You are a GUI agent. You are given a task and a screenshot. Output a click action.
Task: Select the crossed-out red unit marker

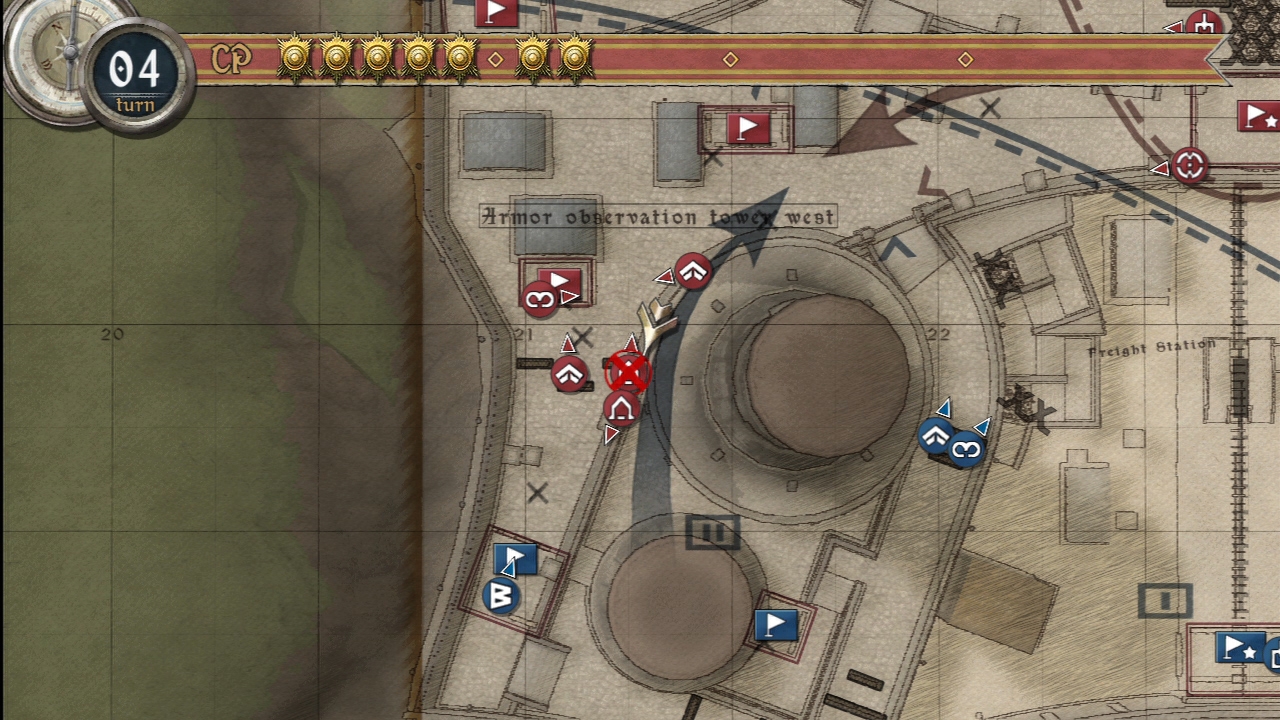(x=628, y=373)
